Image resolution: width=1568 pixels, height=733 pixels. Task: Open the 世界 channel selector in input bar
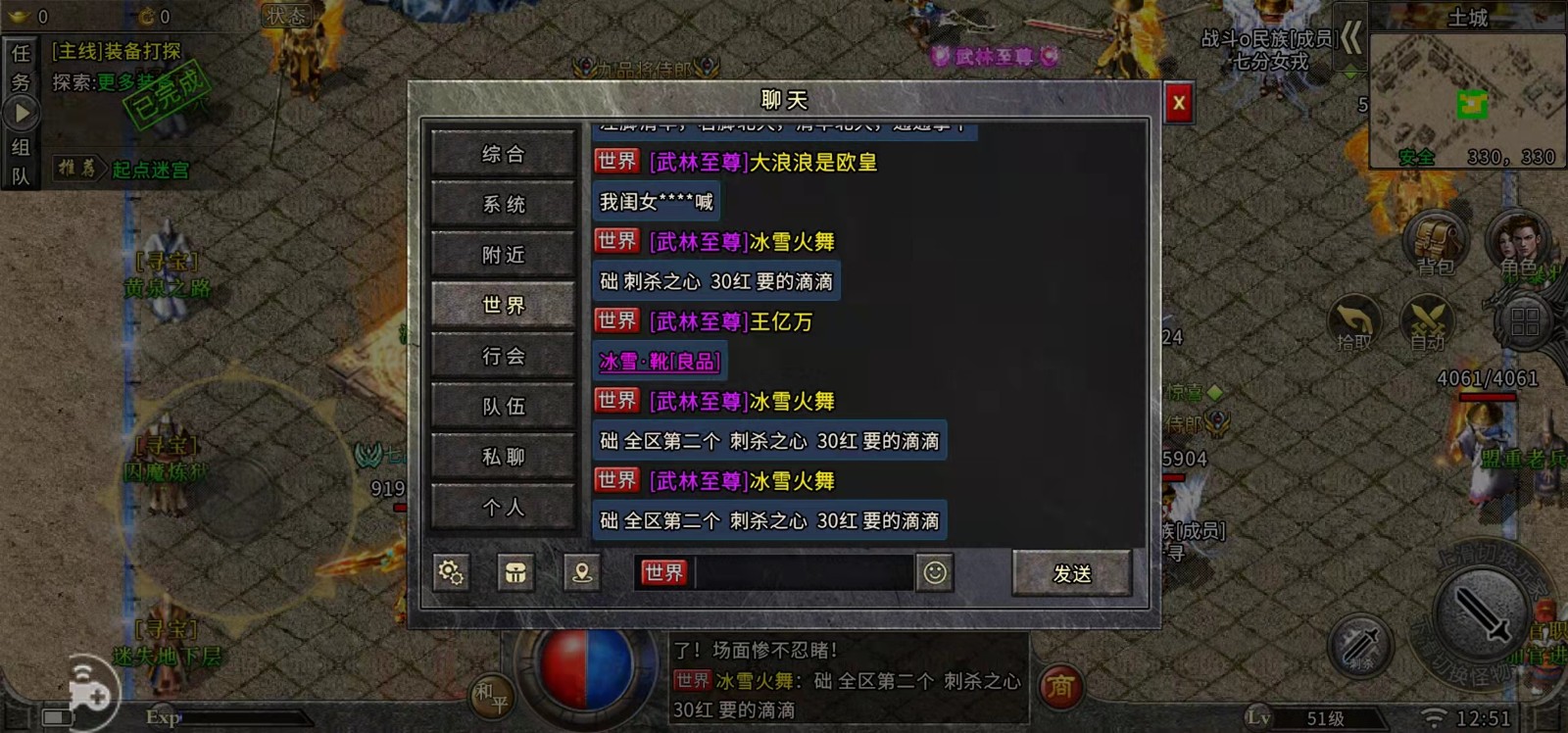tap(662, 573)
